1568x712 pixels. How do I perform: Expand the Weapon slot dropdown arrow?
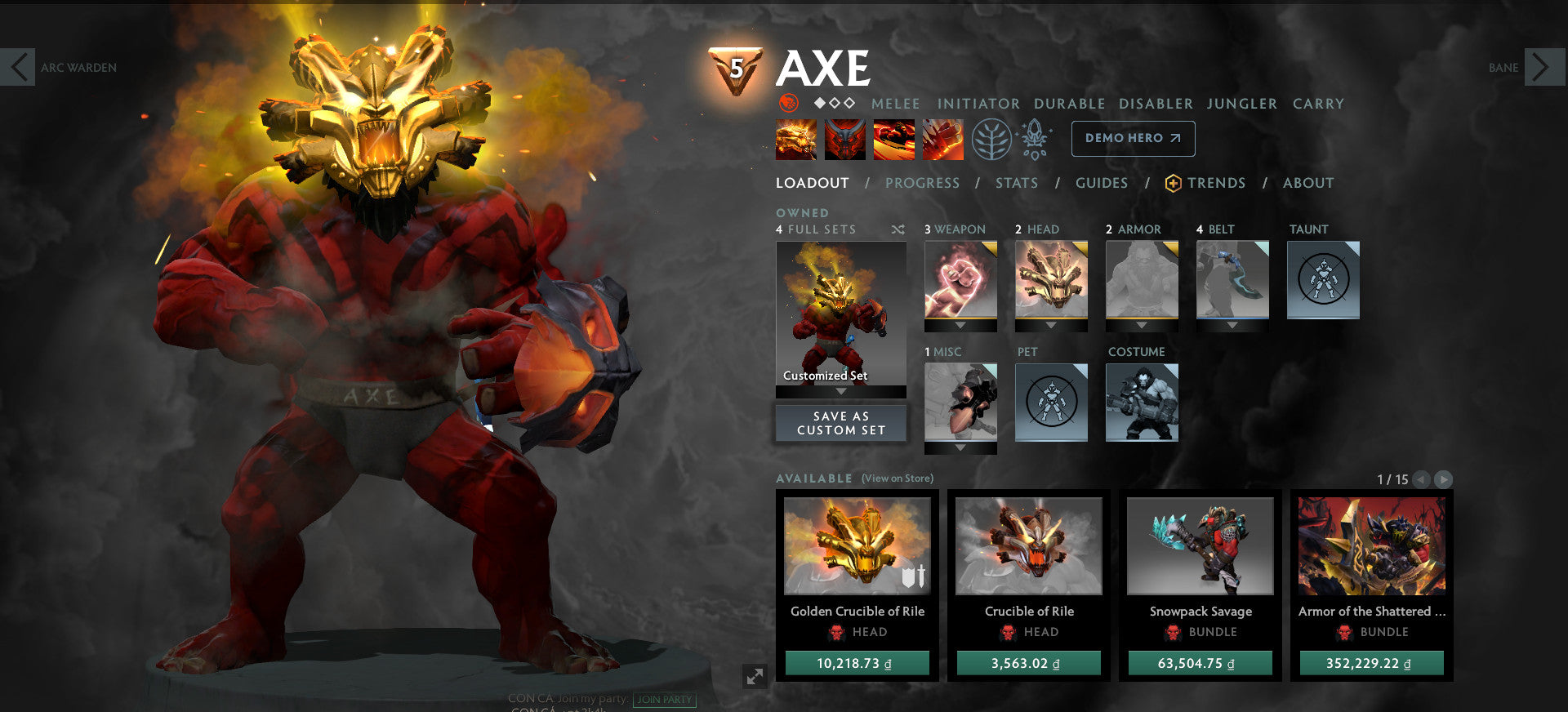(x=960, y=325)
